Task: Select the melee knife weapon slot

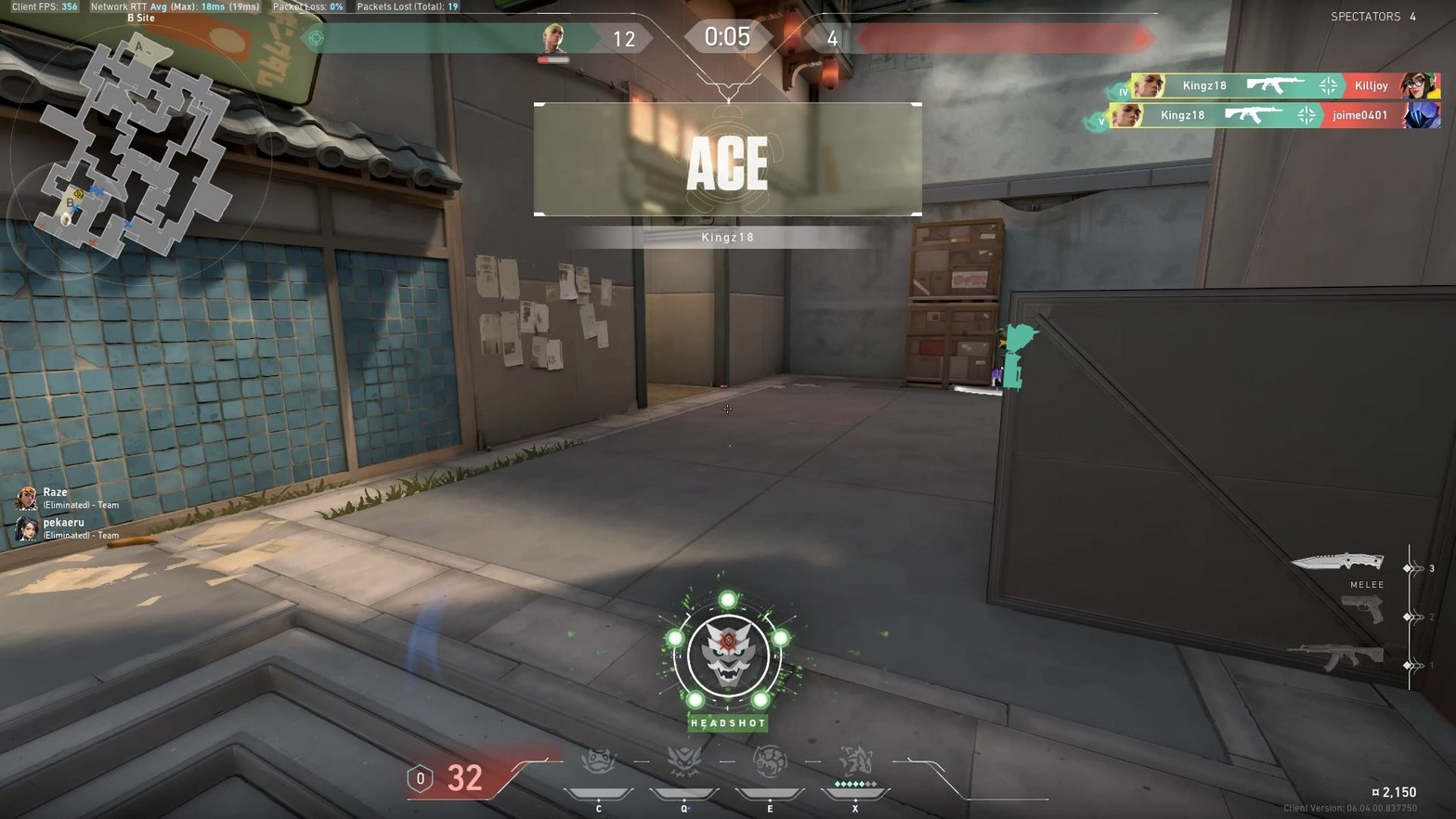Action: 1337,563
